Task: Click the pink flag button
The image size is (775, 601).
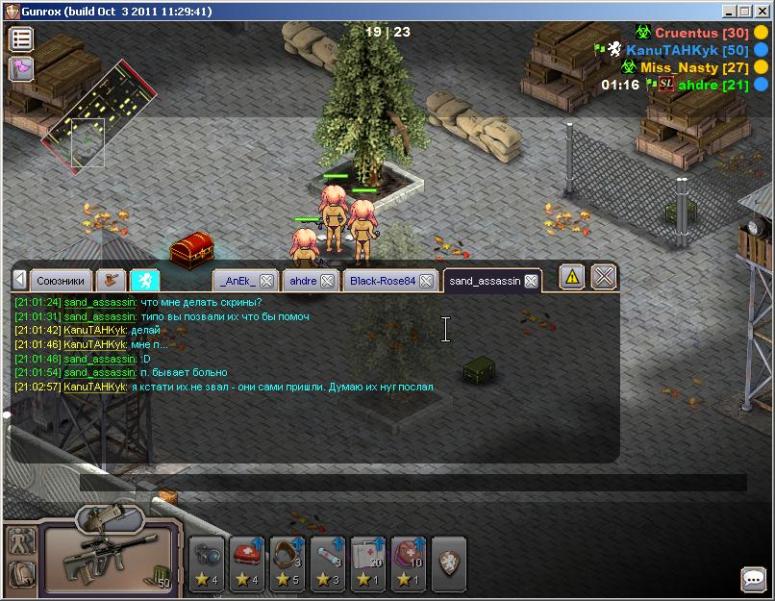Action: click(x=21, y=68)
